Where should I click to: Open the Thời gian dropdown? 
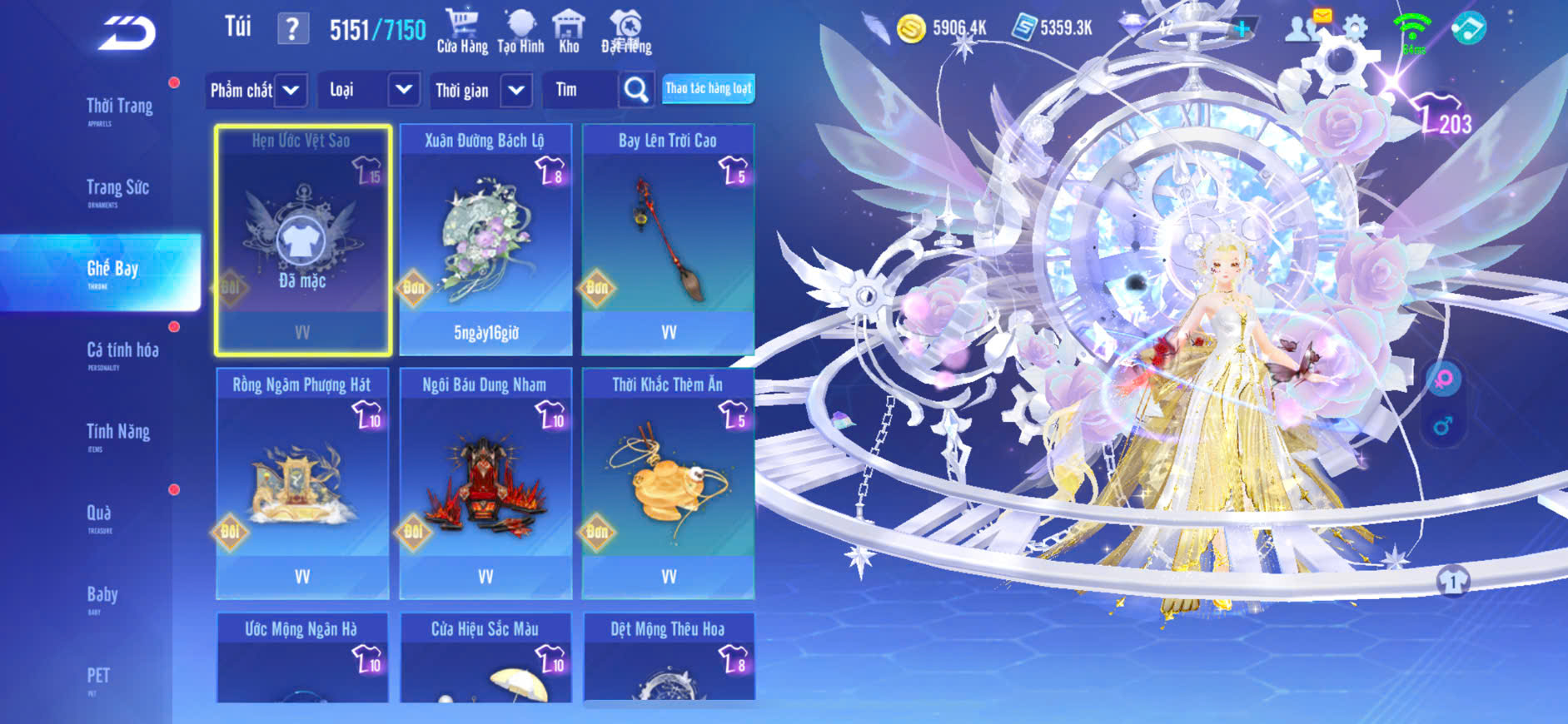point(481,90)
